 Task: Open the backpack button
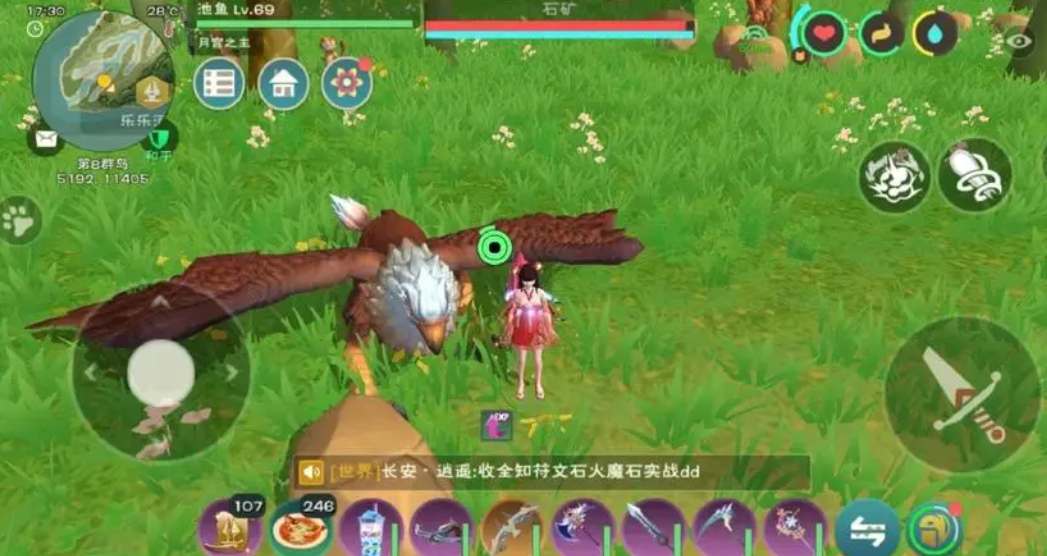tap(935, 529)
